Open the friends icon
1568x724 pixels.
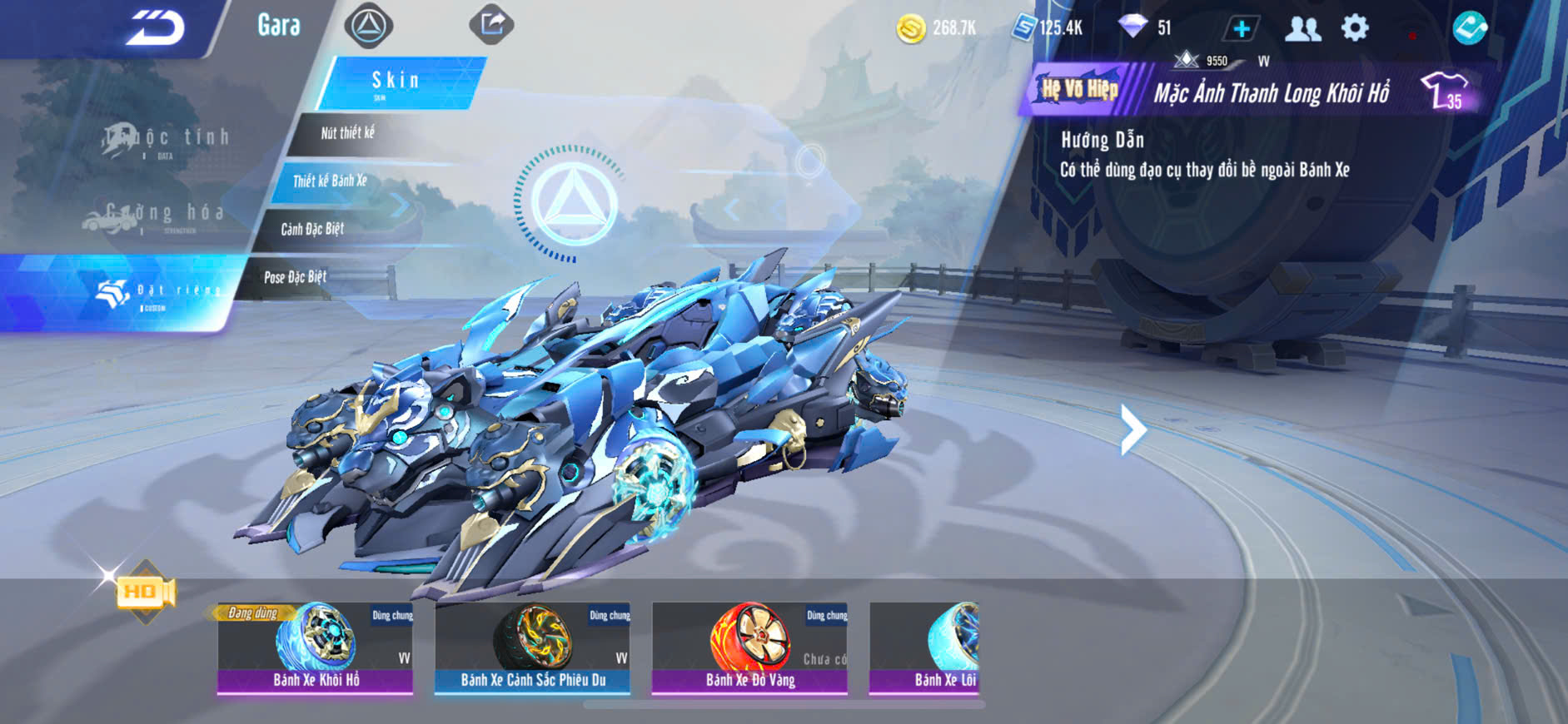coord(1303,29)
